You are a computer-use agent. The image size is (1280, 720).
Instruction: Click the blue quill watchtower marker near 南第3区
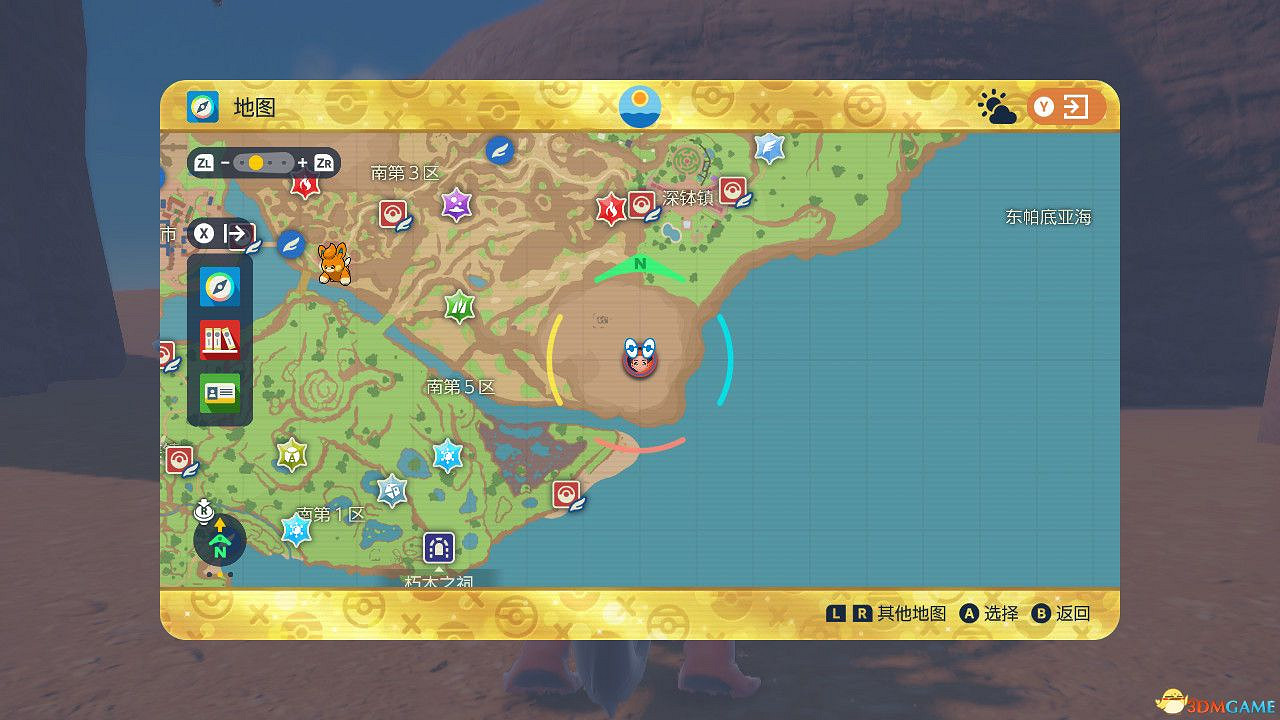500,150
